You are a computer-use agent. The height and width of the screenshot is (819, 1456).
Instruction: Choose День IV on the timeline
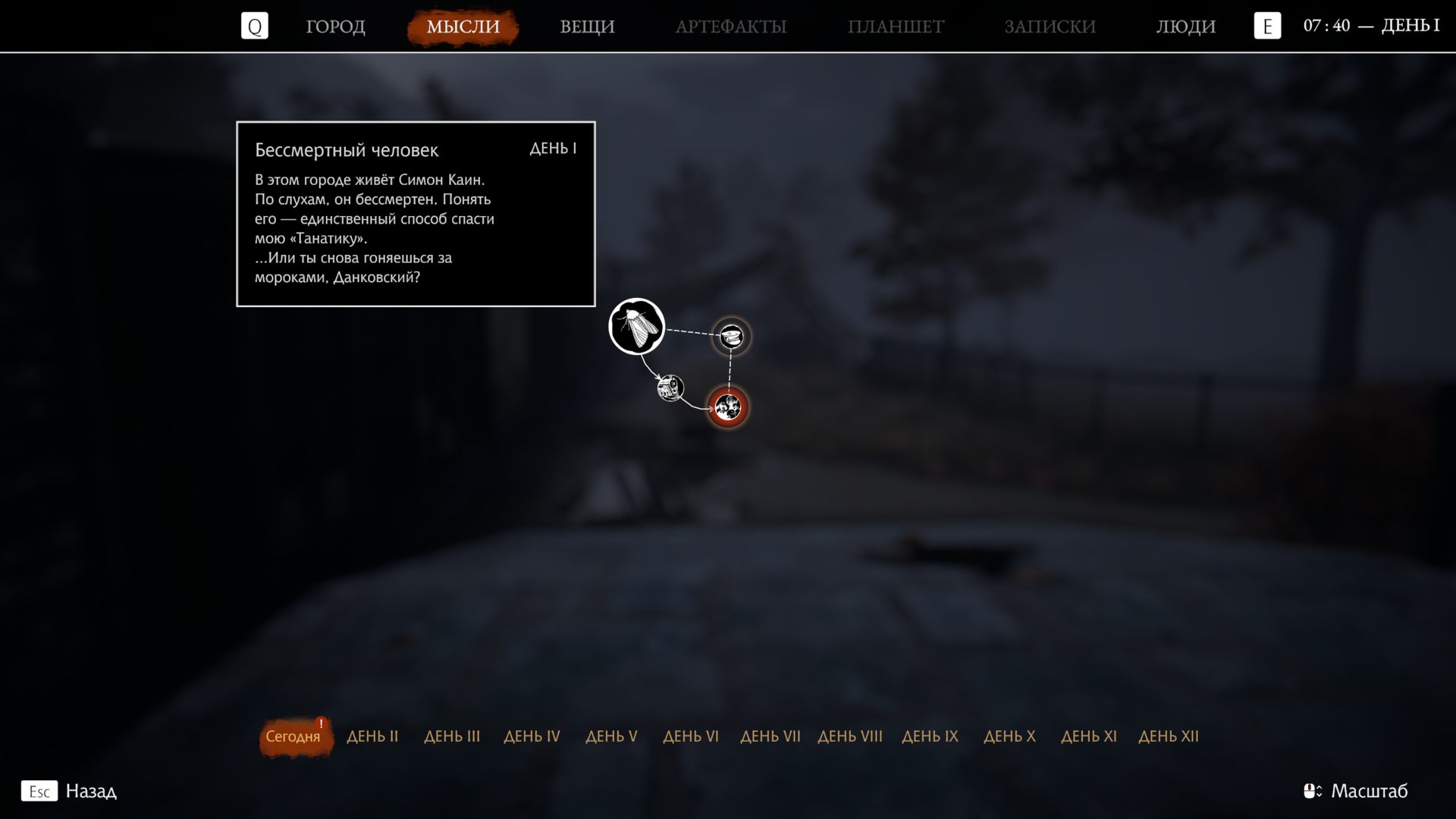532,736
